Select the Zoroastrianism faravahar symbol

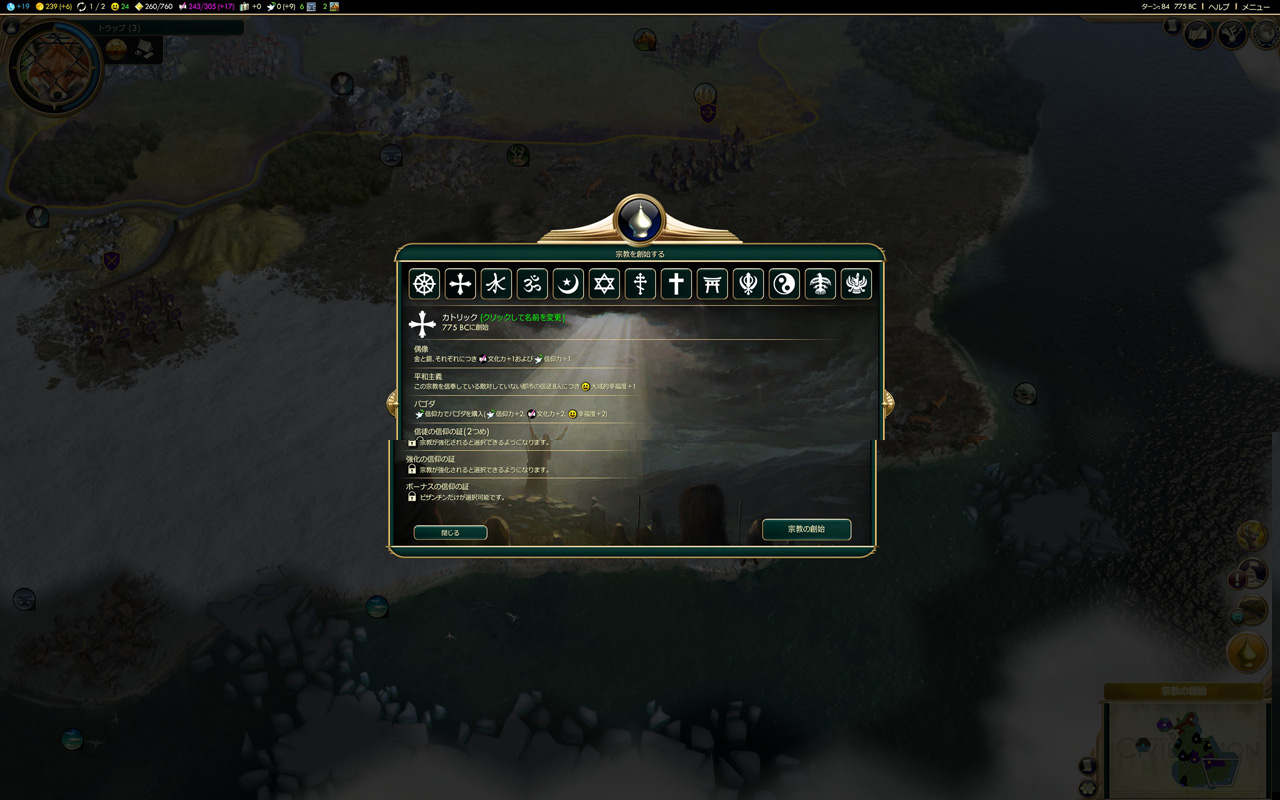coord(856,284)
